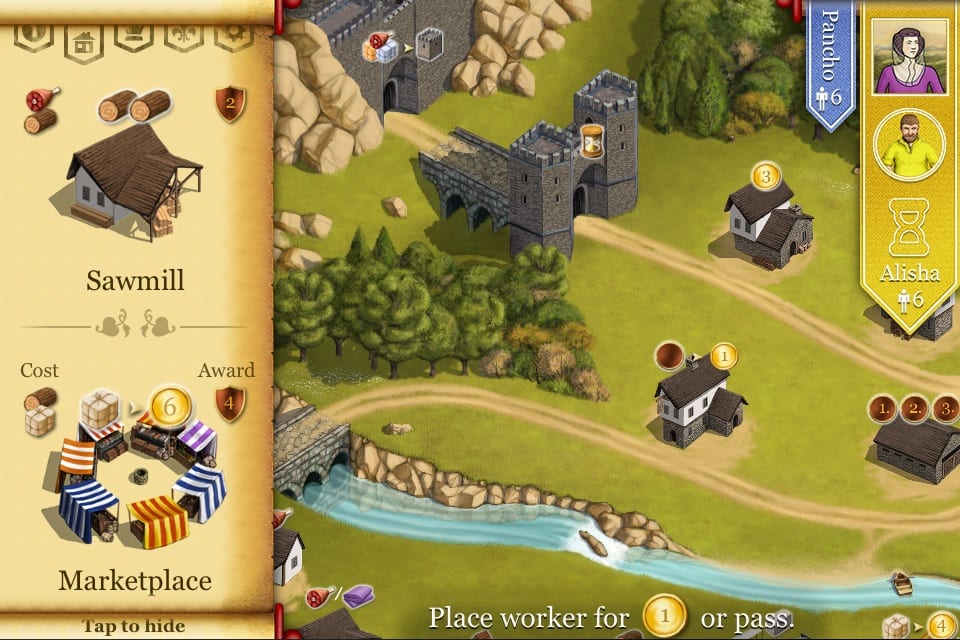Tap the woman portrait in yellow banner
Viewport: 960px width, 640px height.
[909, 57]
